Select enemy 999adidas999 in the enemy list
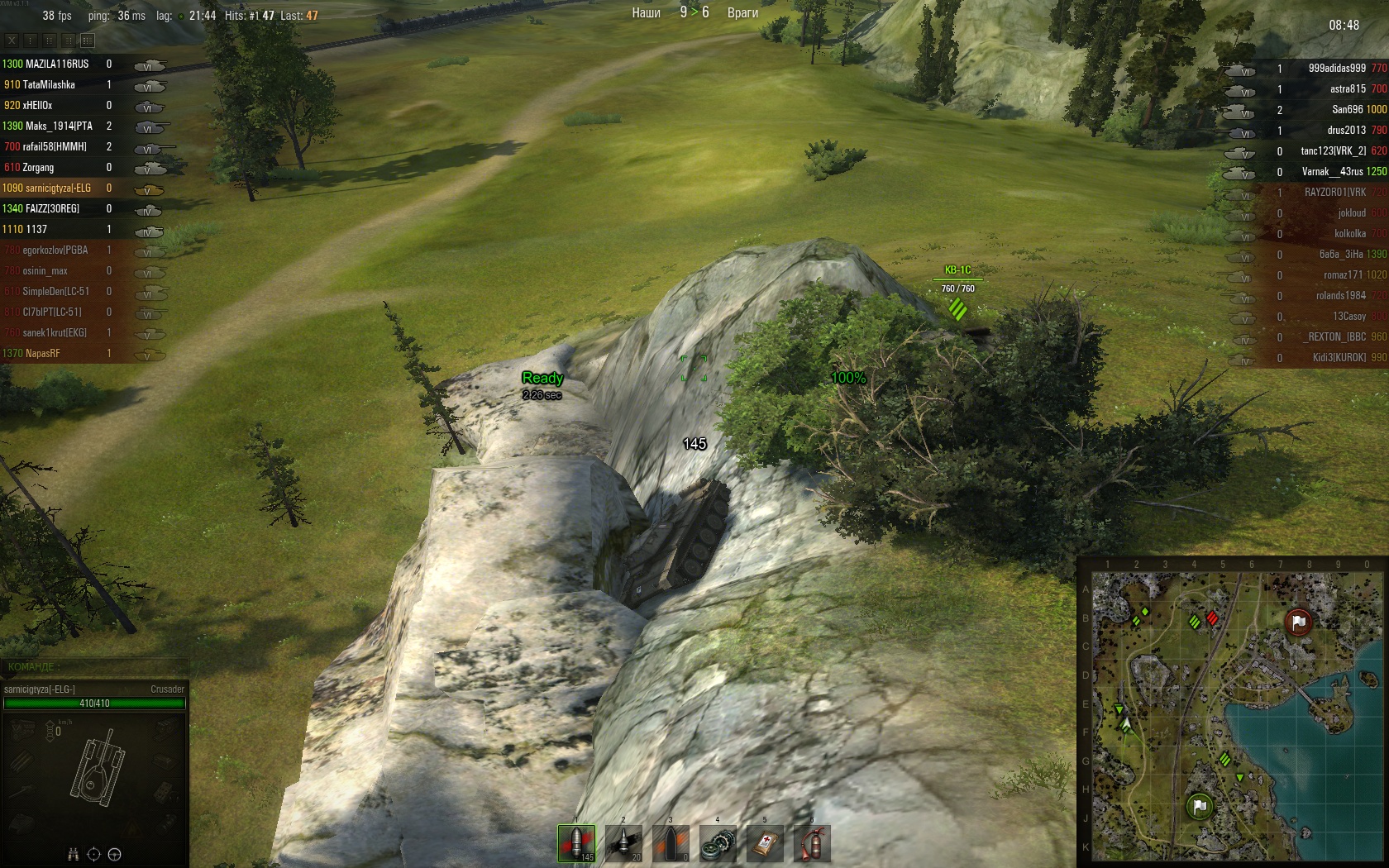 pos(1336,69)
